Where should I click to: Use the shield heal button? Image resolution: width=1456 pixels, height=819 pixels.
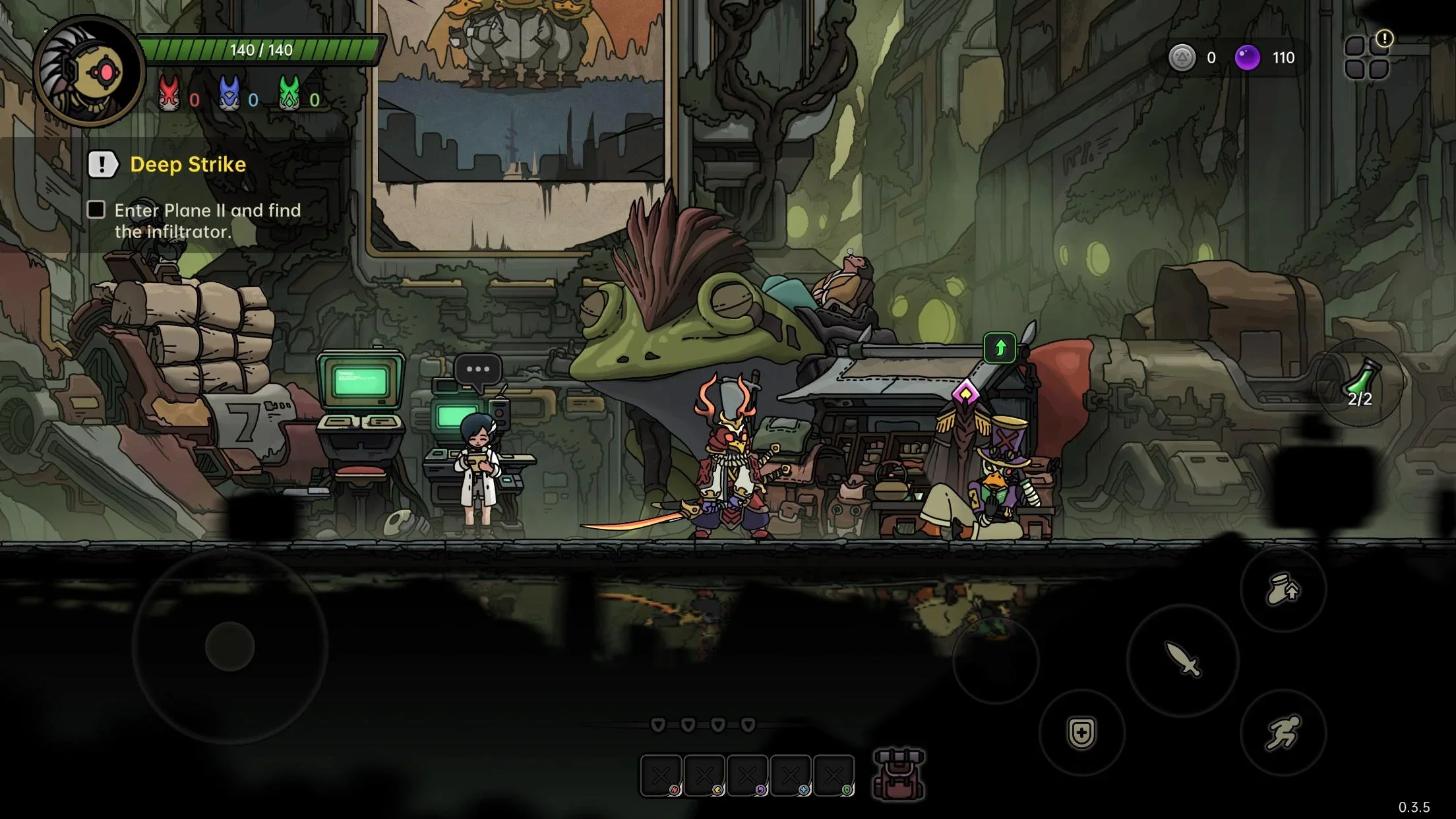1081,733
